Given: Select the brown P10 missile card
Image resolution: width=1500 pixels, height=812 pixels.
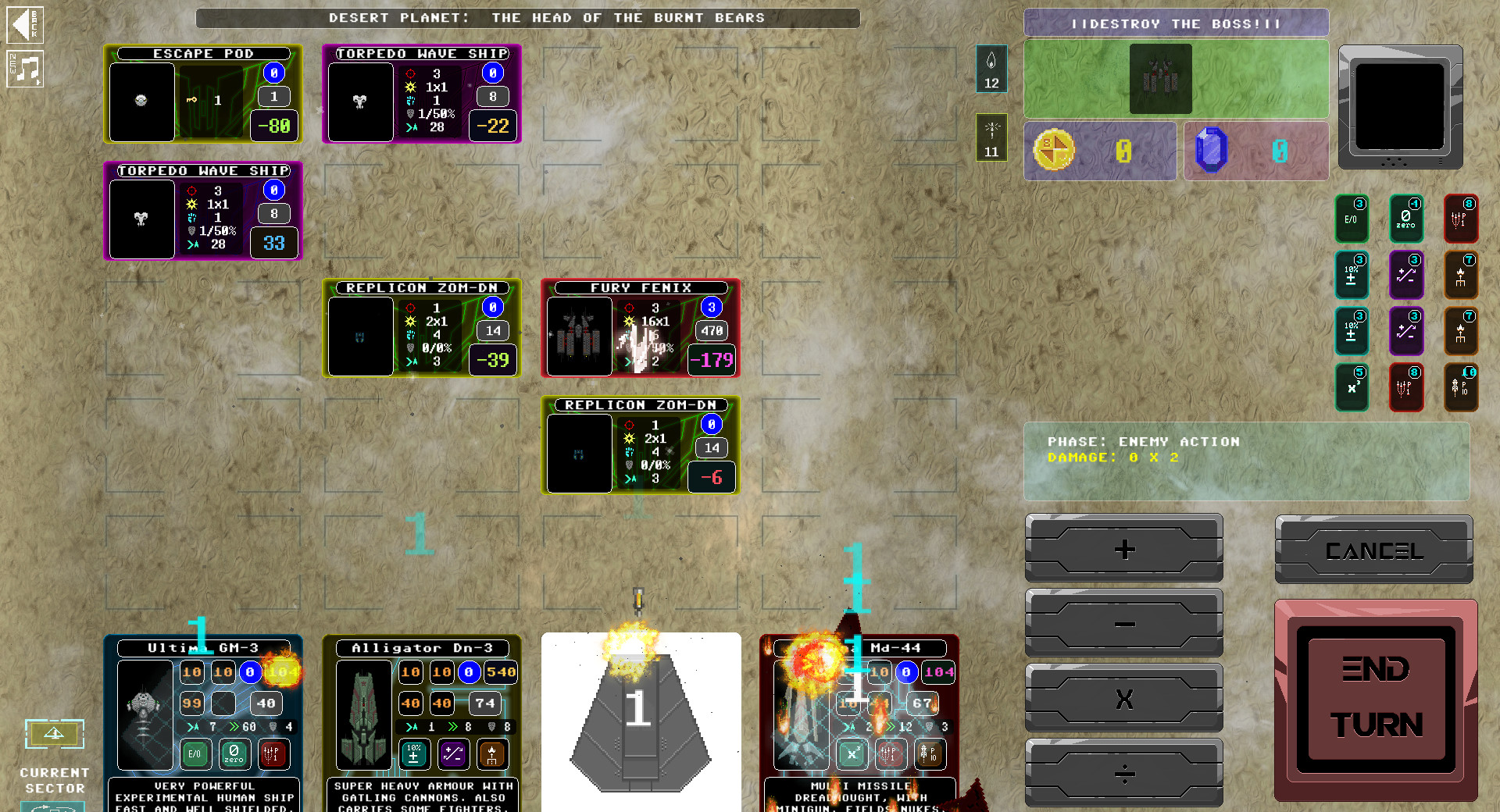Looking at the screenshot, I should click(x=1462, y=387).
